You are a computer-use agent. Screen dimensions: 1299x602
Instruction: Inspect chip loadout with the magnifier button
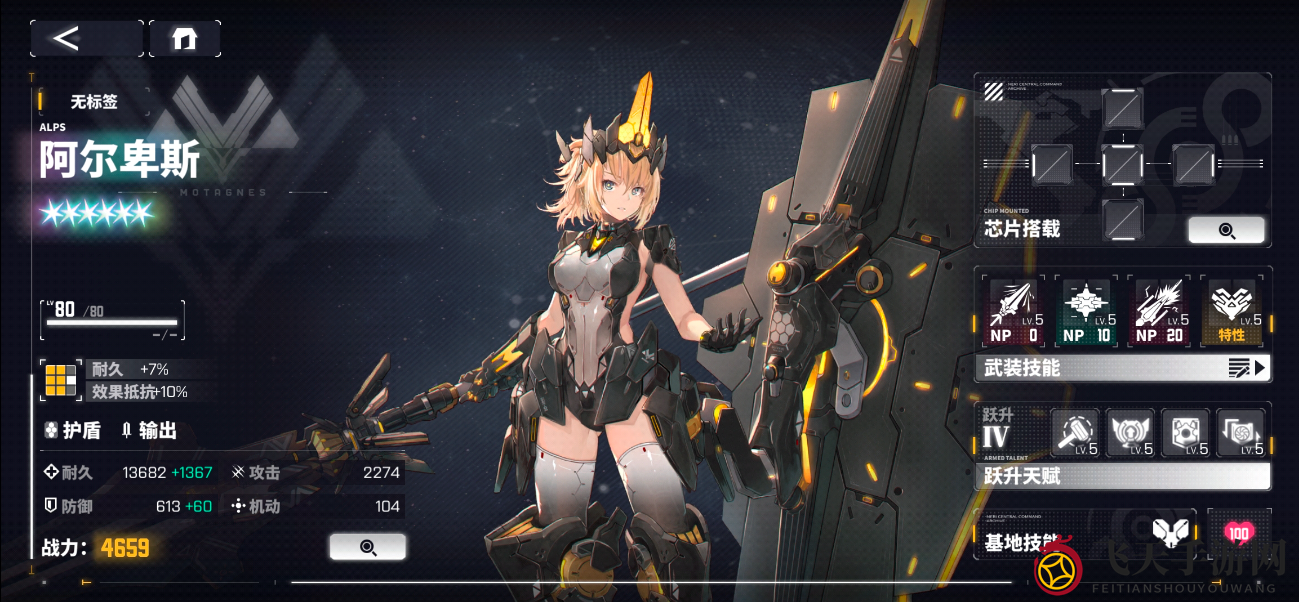click(1226, 230)
